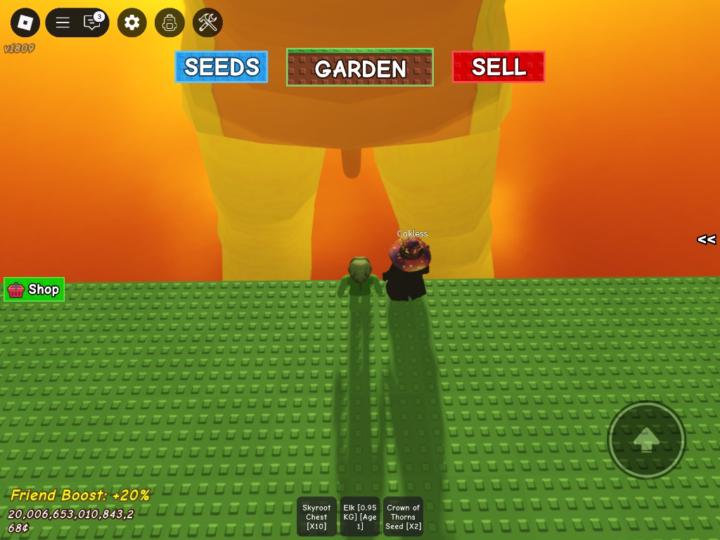Viewport: 720px width, 540px height.
Task: Teleport to the Sell stand
Action: 498,67
